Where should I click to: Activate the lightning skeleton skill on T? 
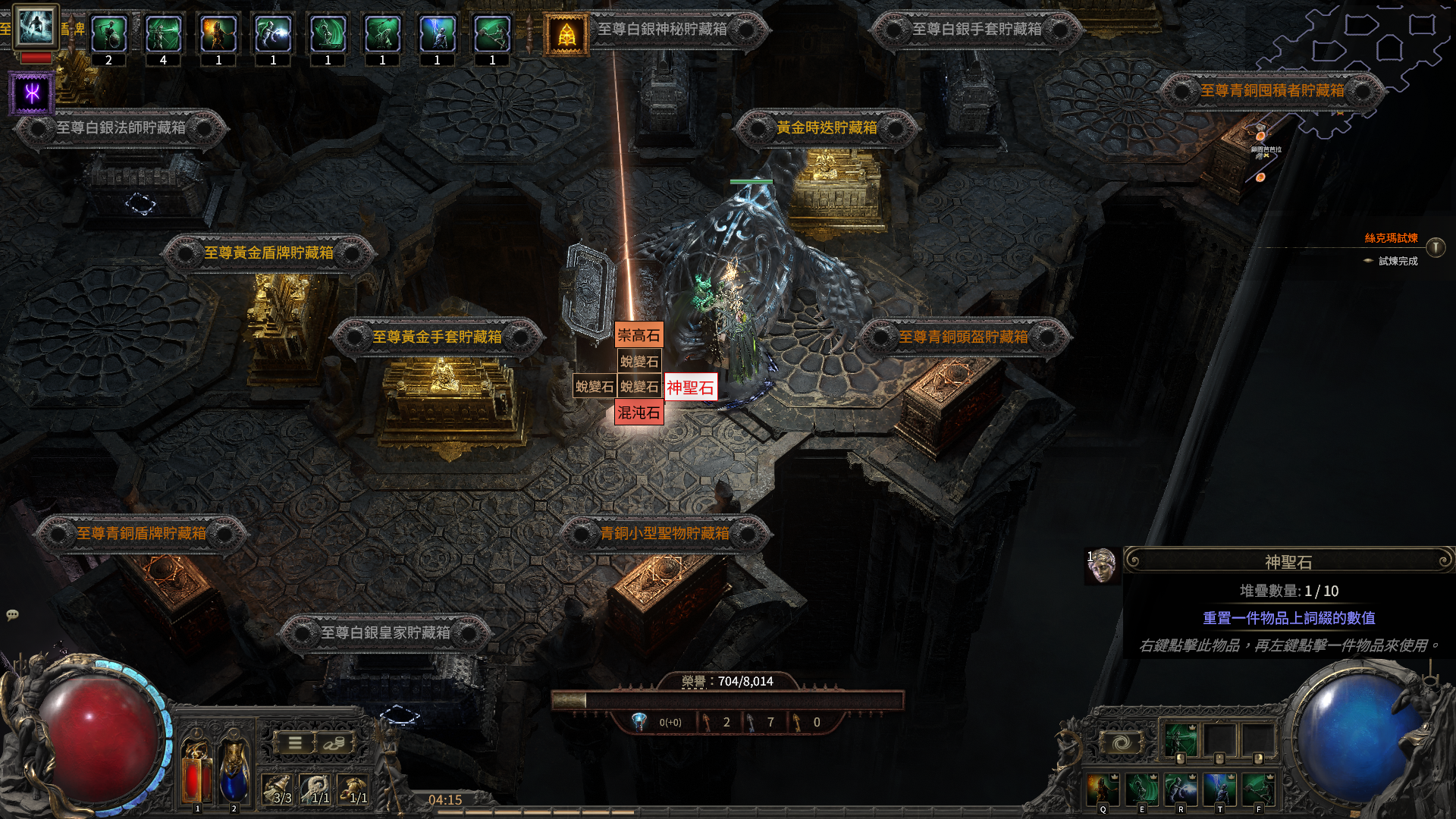click(x=1219, y=789)
